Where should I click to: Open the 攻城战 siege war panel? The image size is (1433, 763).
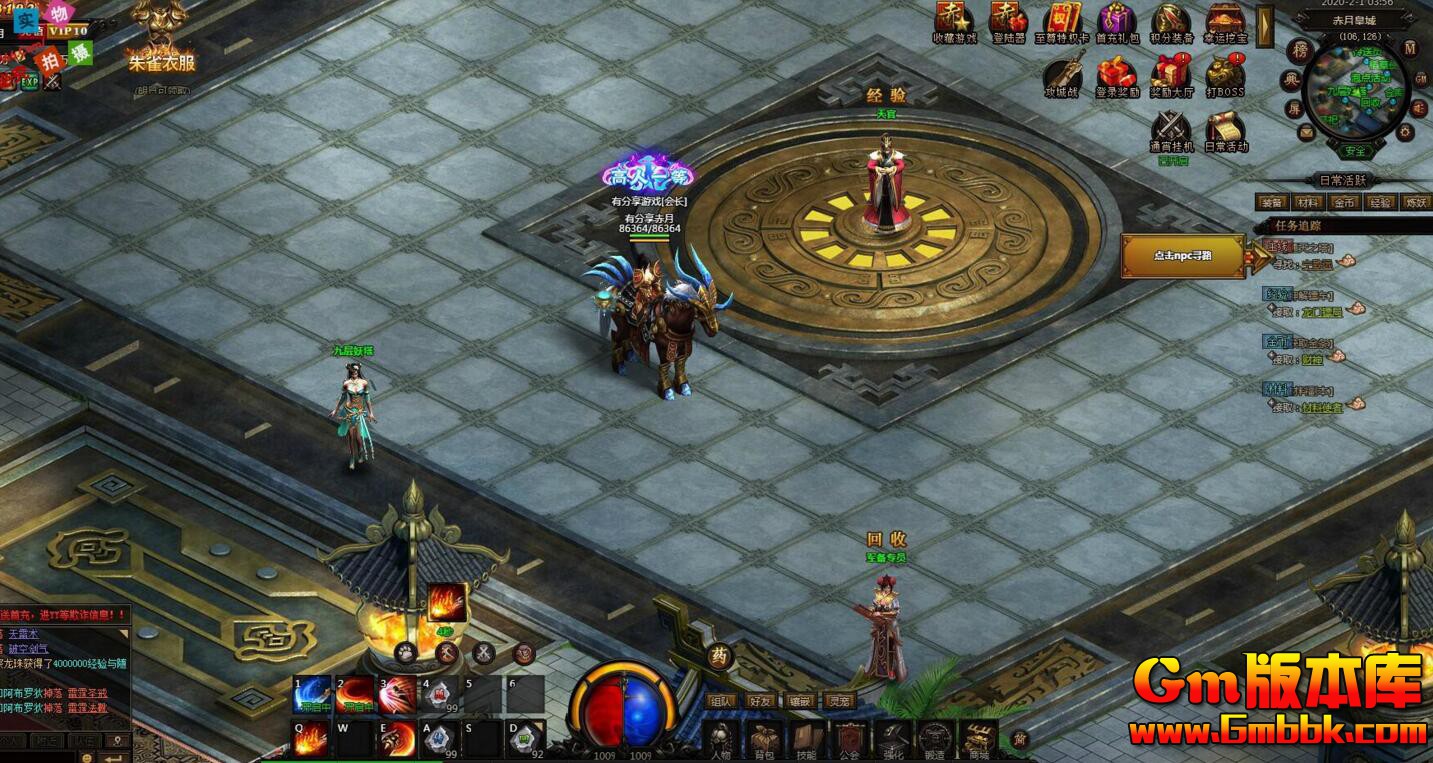click(1064, 69)
